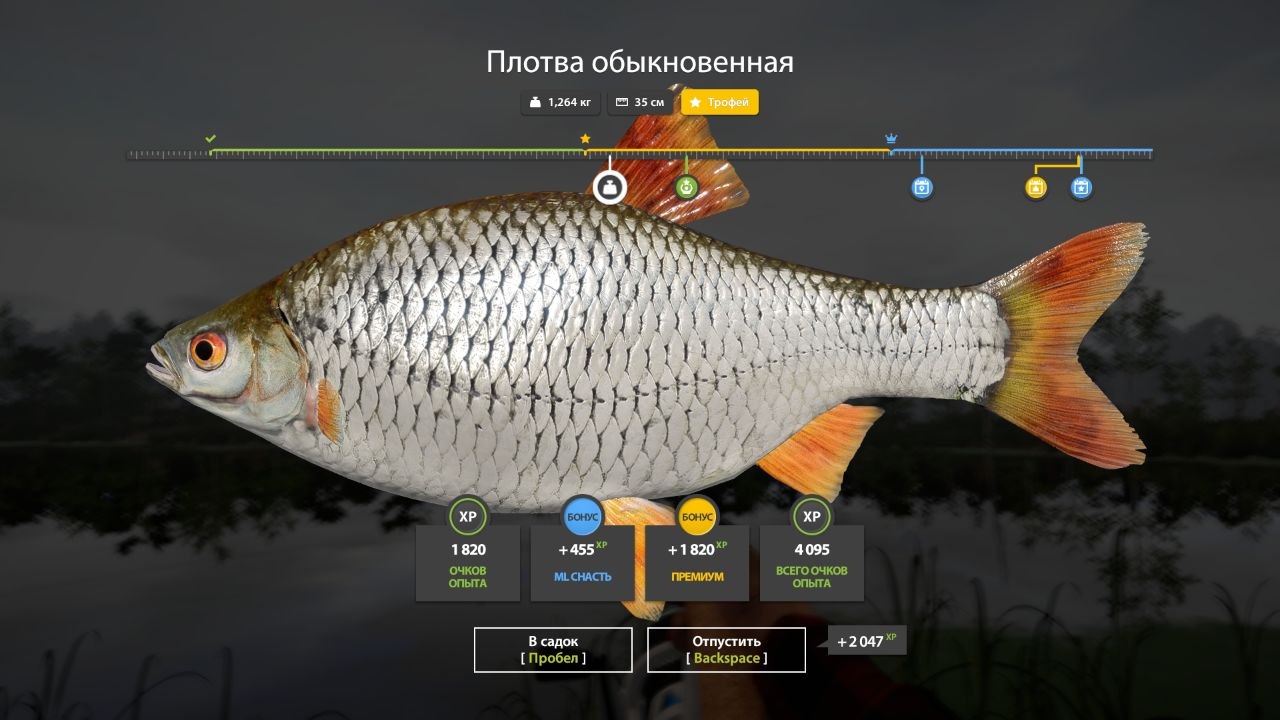Click the XP circle above 4 095 total
Viewport: 1280px width, 720px height.
(811, 517)
